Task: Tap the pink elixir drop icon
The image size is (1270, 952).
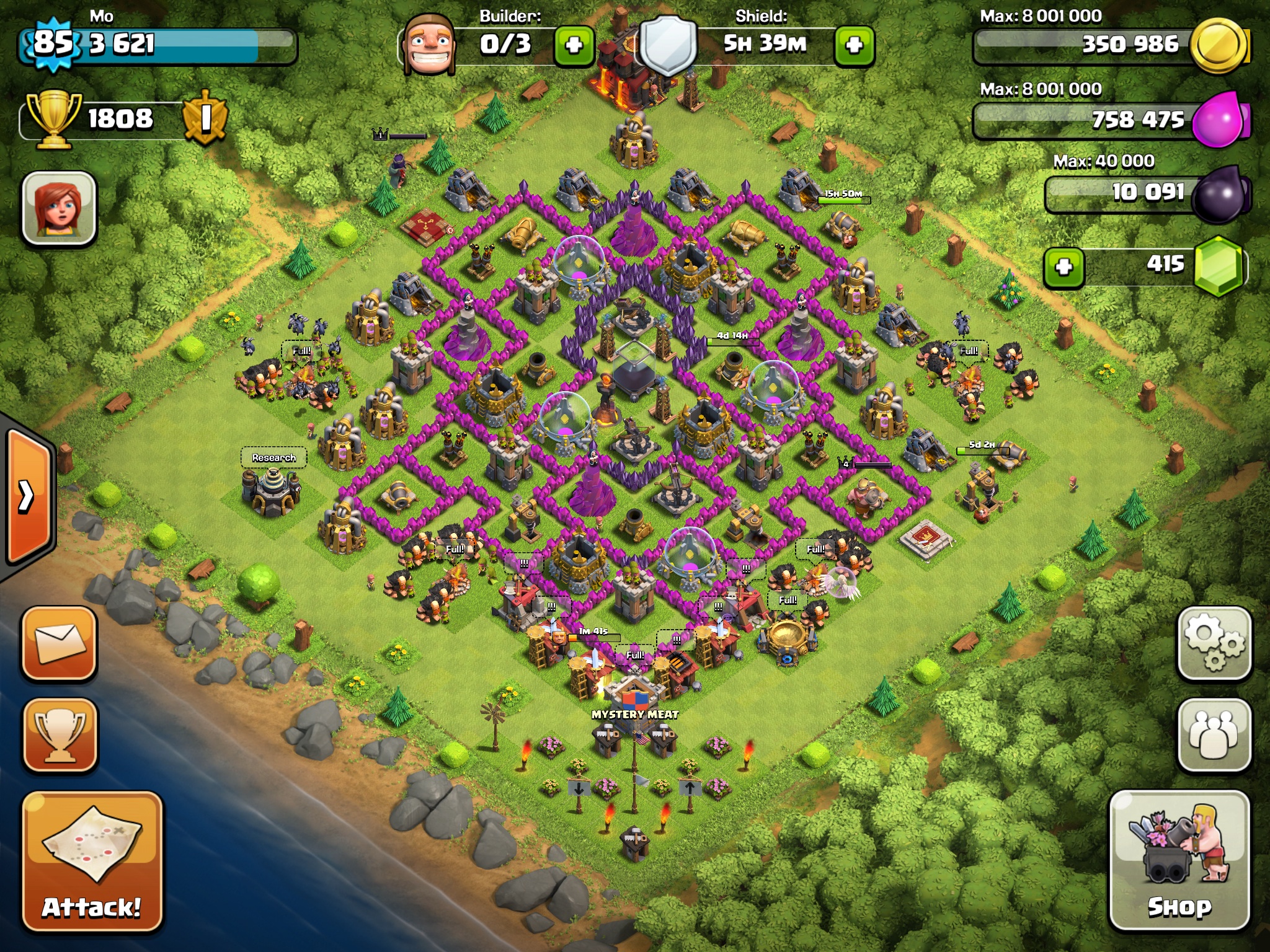Action: [x=1219, y=119]
